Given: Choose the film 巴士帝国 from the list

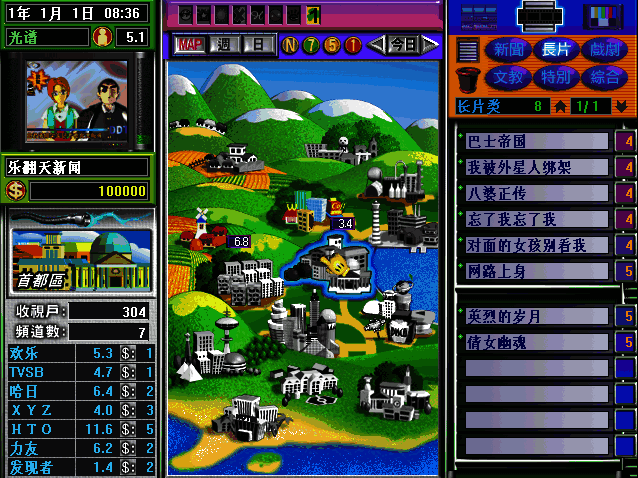Looking at the screenshot, I should (537, 141).
